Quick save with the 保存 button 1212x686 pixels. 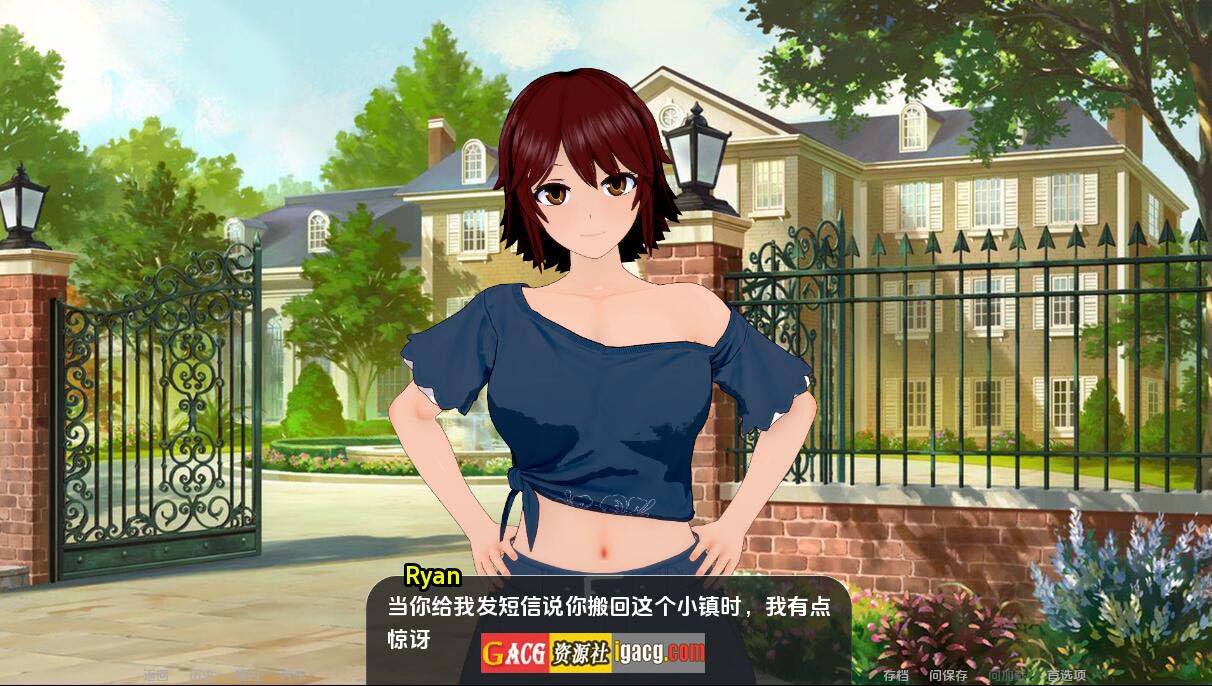click(948, 675)
